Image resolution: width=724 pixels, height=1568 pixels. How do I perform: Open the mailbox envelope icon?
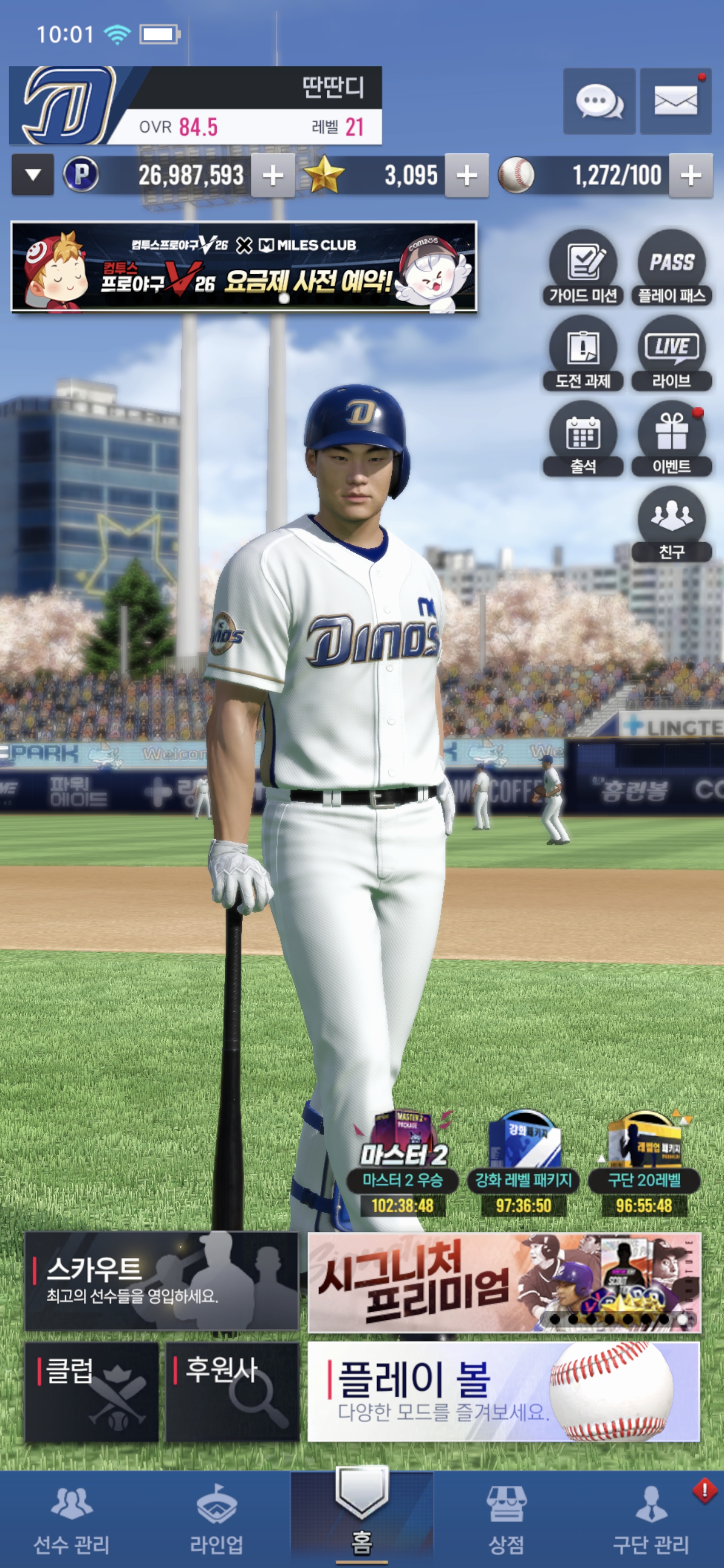coord(675,101)
